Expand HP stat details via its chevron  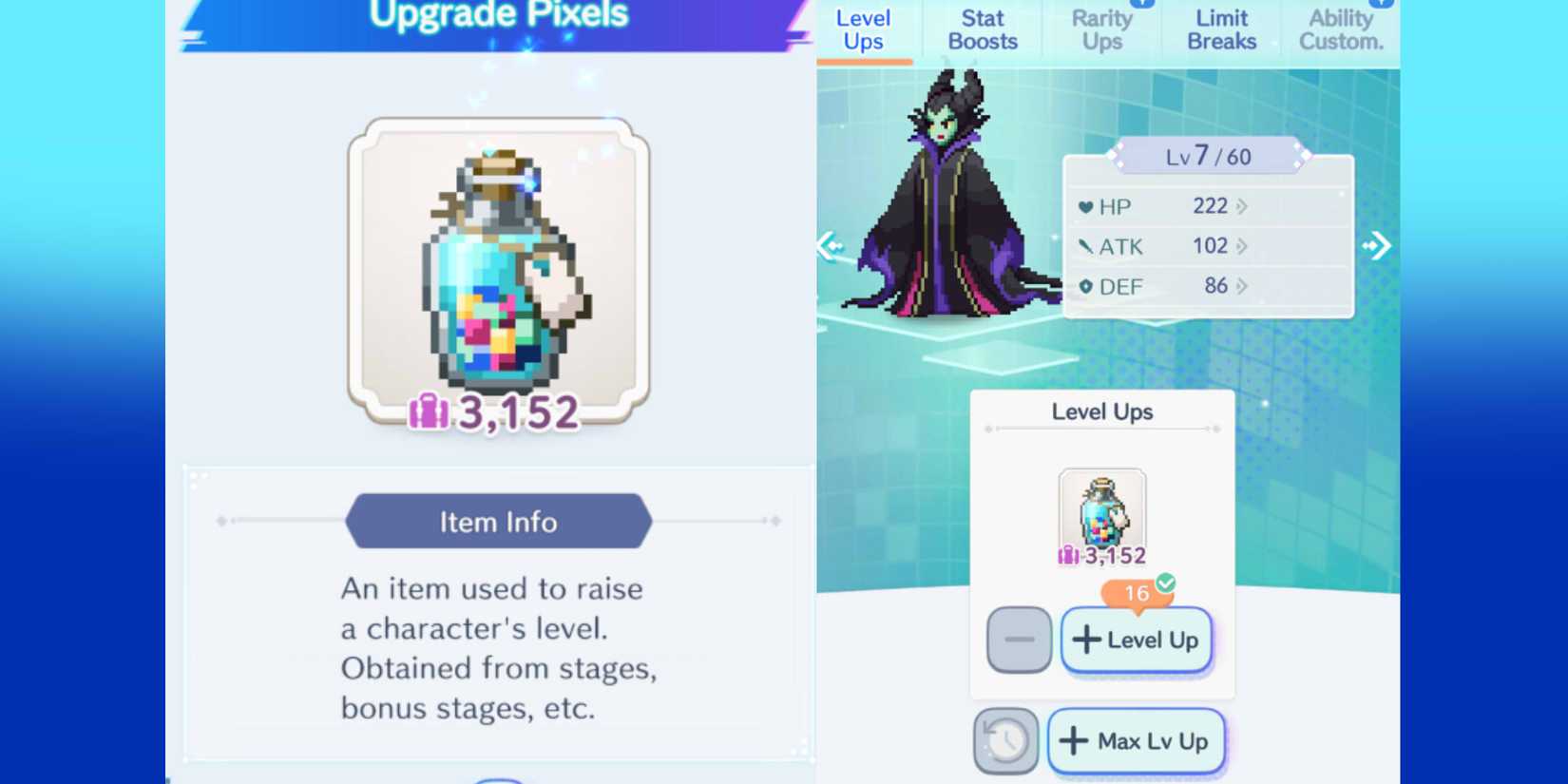(x=1242, y=206)
